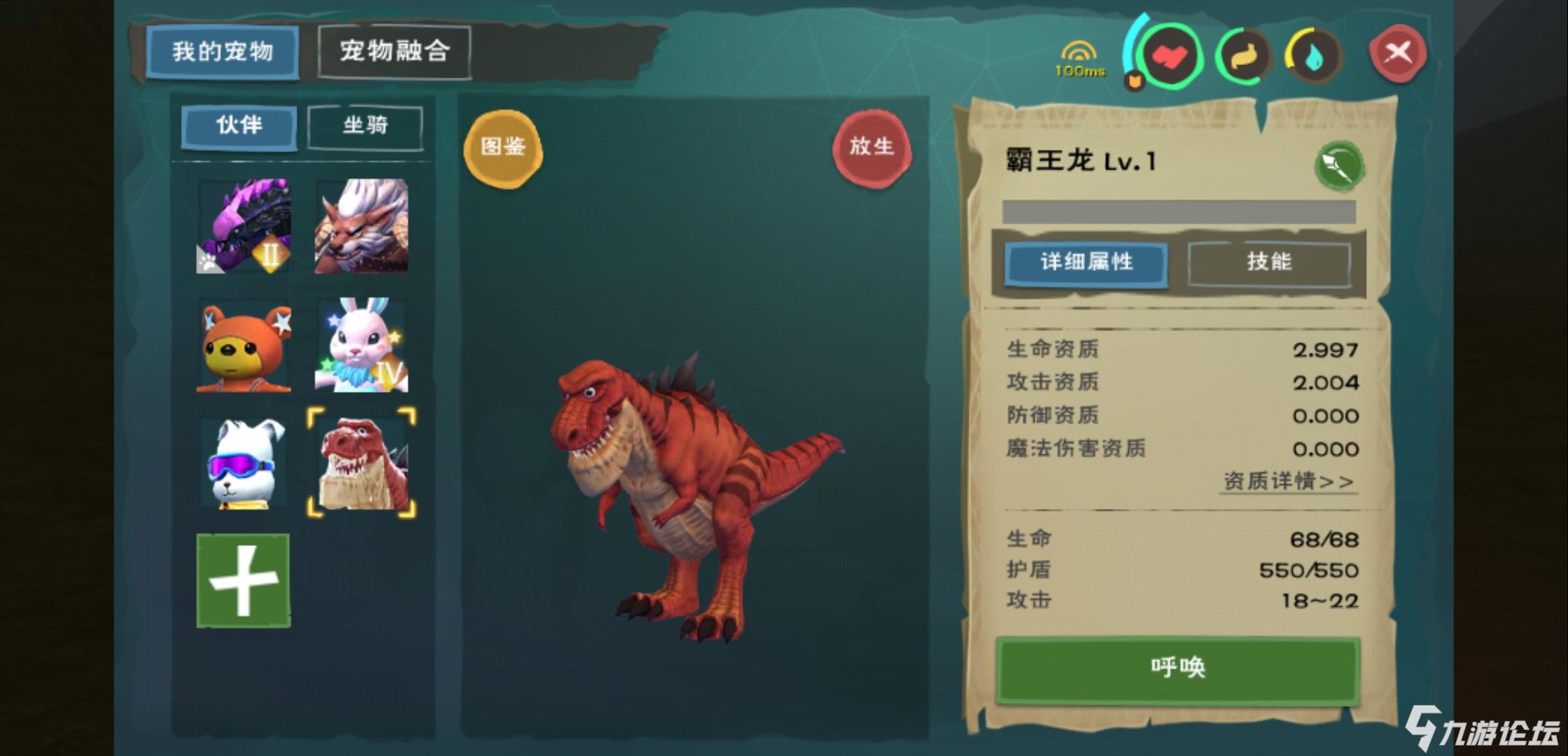Toggle to 技能 skills view
The width and height of the screenshot is (1568, 756).
(1268, 262)
